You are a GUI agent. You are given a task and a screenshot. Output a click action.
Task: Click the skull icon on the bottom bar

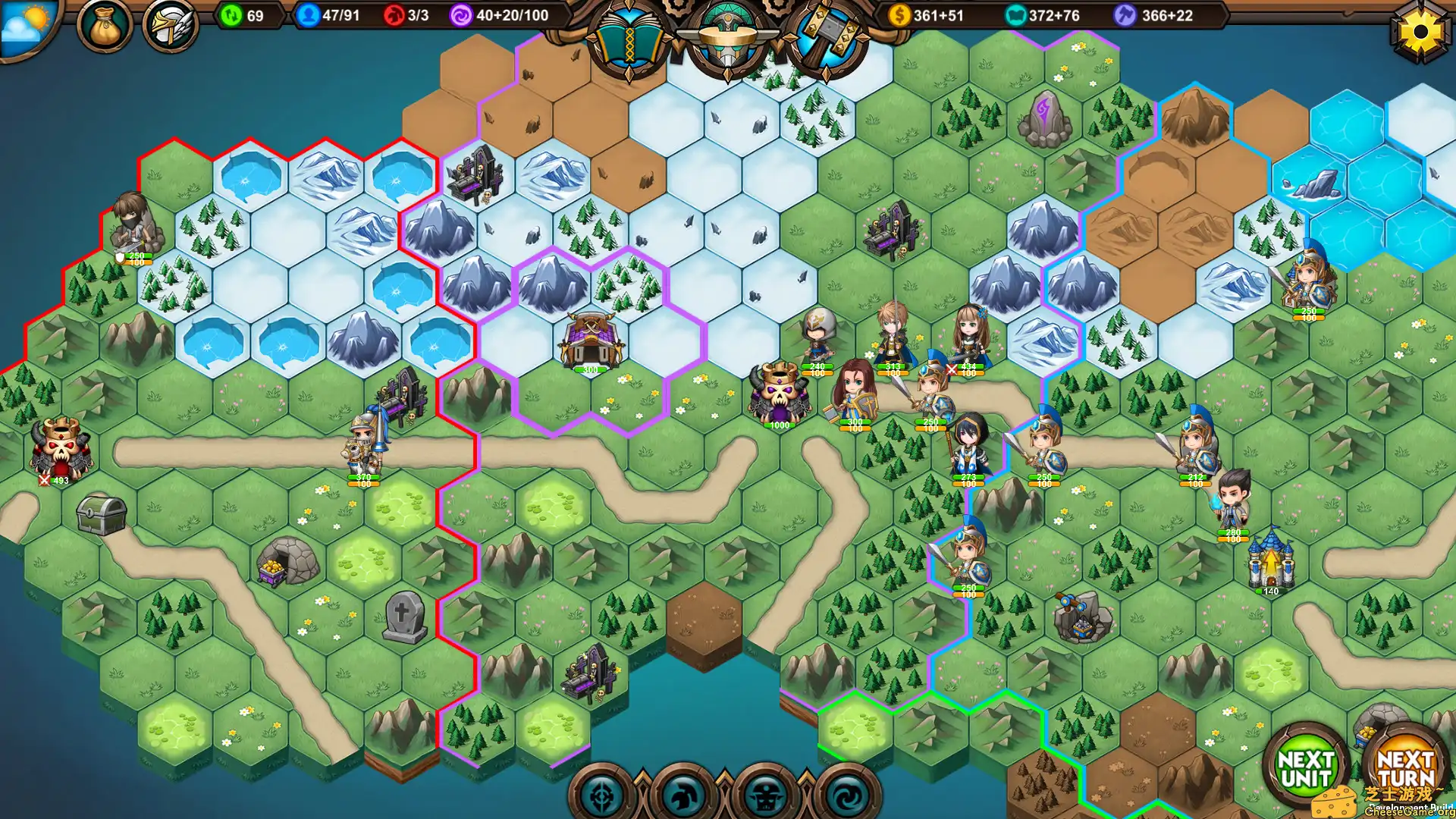[767, 794]
